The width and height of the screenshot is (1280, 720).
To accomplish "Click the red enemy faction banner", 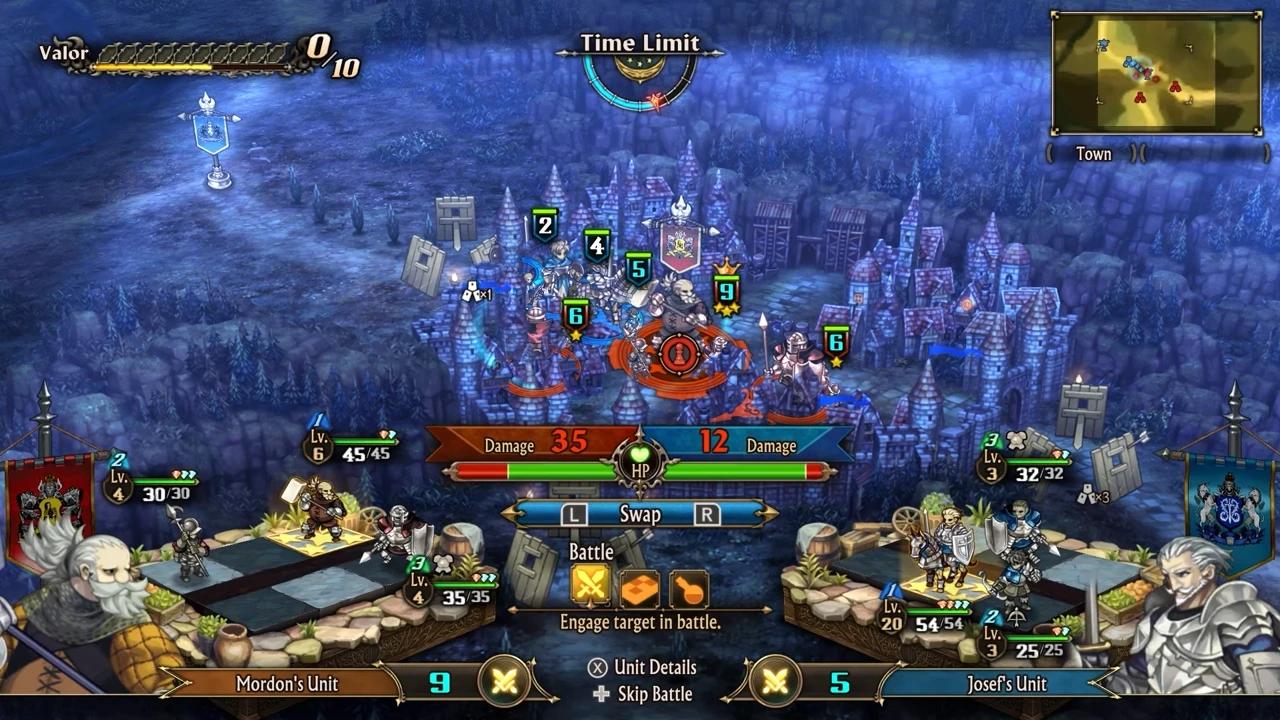I will pyautogui.click(x=50, y=500).
